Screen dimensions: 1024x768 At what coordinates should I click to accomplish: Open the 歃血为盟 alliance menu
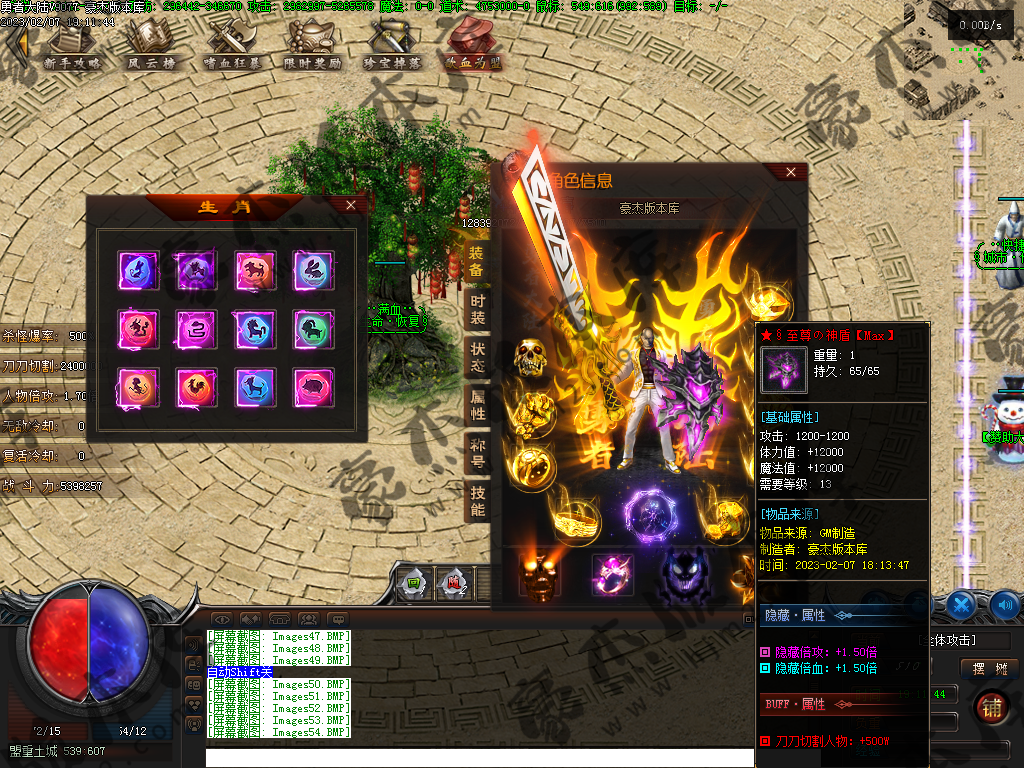473,47
